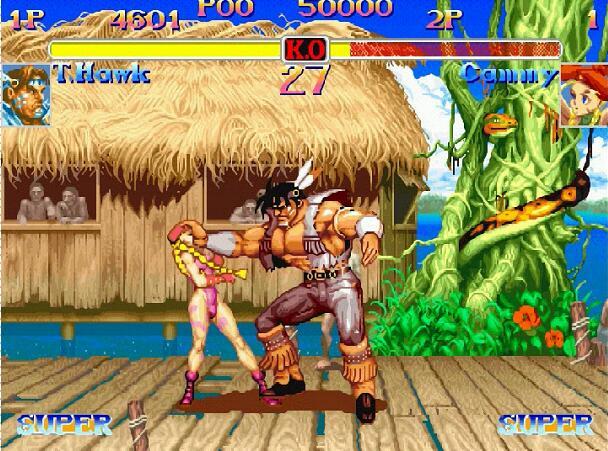The width and height of the screenshot is (608, 451).
Task: Click T.Hawk's character portrait
Action: (x=25, y=94)
